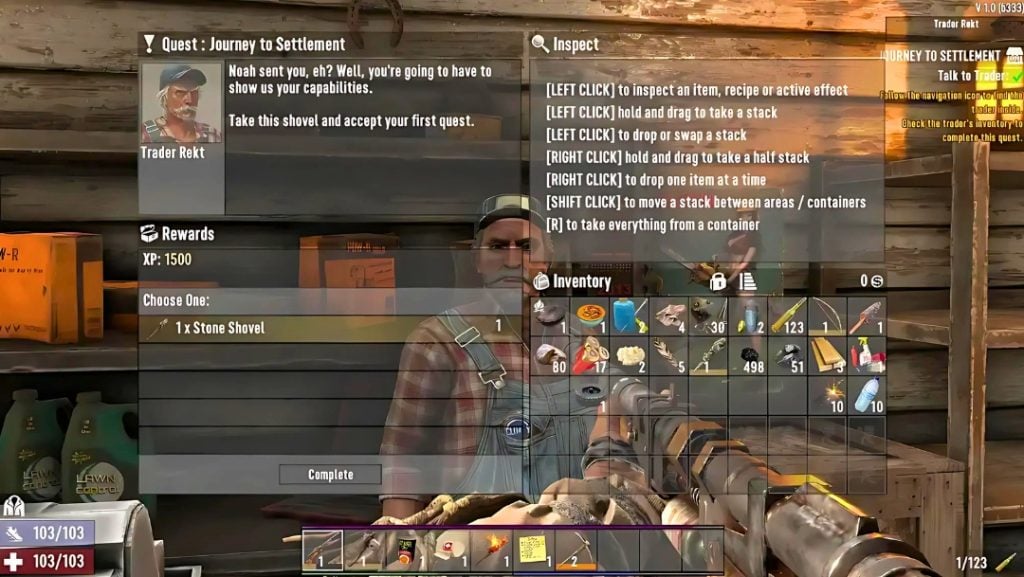Image resolution: width=1024 pixels, height=577 pixels.
Task: Select the rifle in the first hotbar slot
Action: point(322,548)
